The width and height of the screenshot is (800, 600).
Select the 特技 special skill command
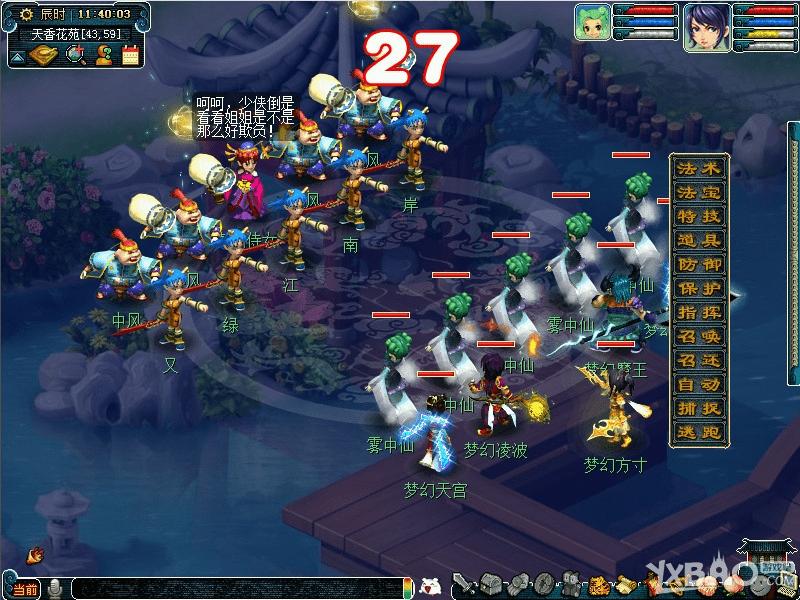(x=698, y=216)
